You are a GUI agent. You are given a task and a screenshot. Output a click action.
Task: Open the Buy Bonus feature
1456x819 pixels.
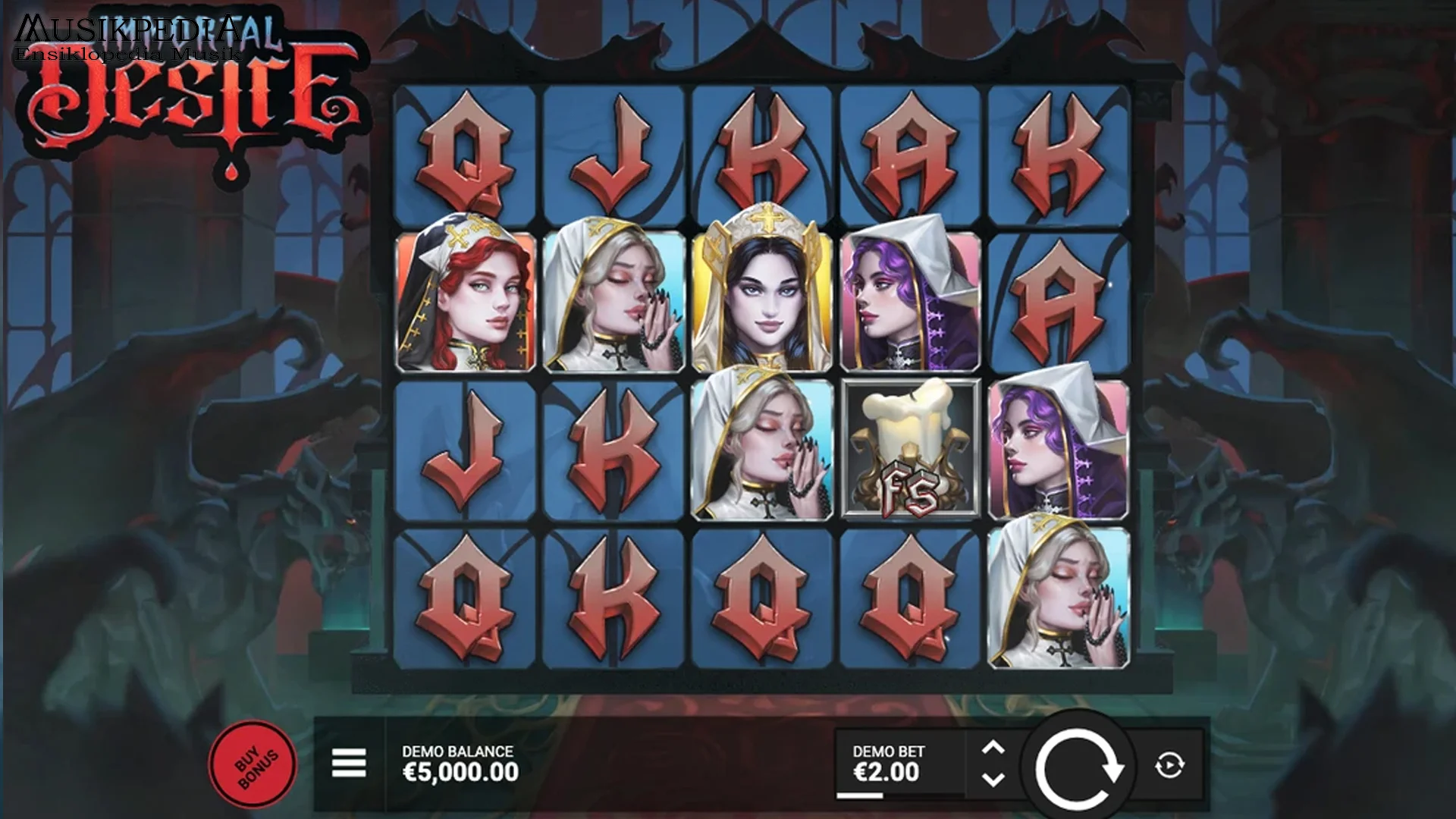point(253,764)
